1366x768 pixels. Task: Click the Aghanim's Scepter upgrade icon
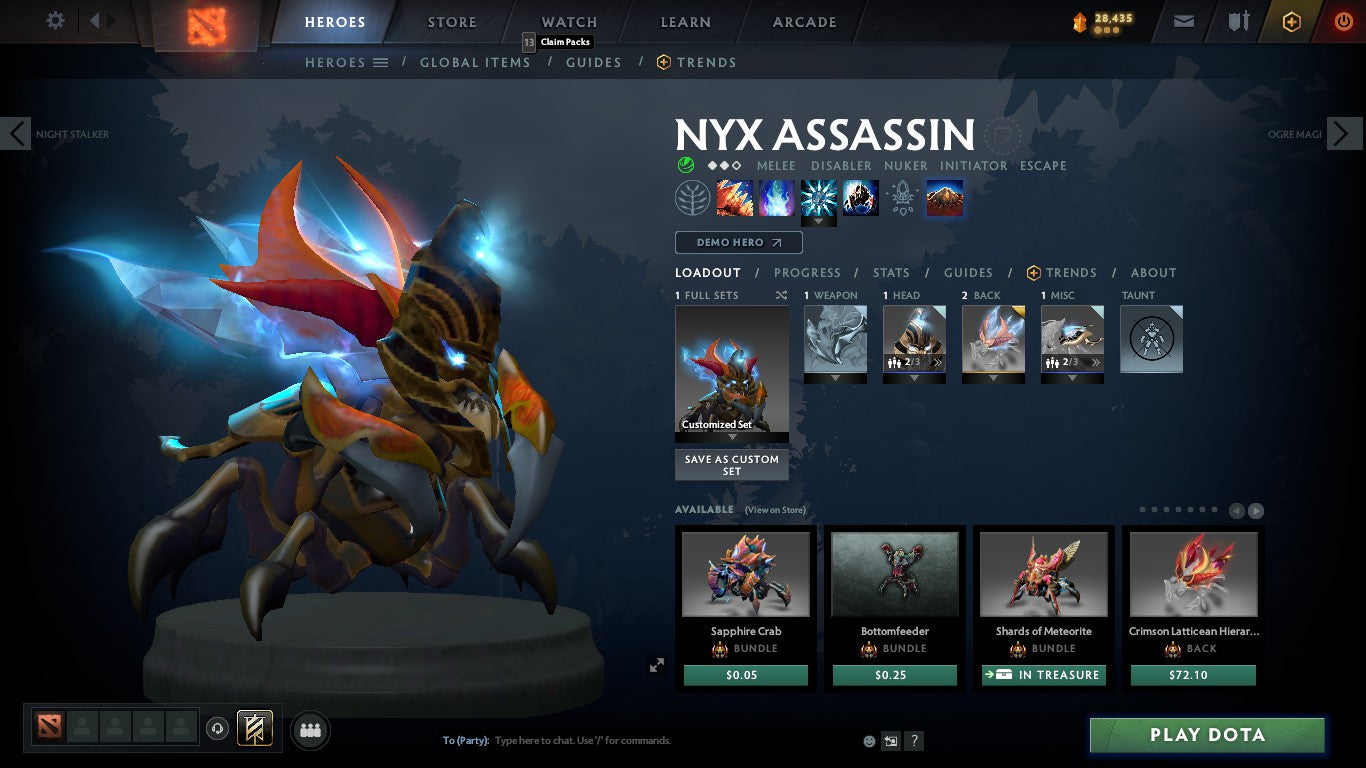coord(902,197)
